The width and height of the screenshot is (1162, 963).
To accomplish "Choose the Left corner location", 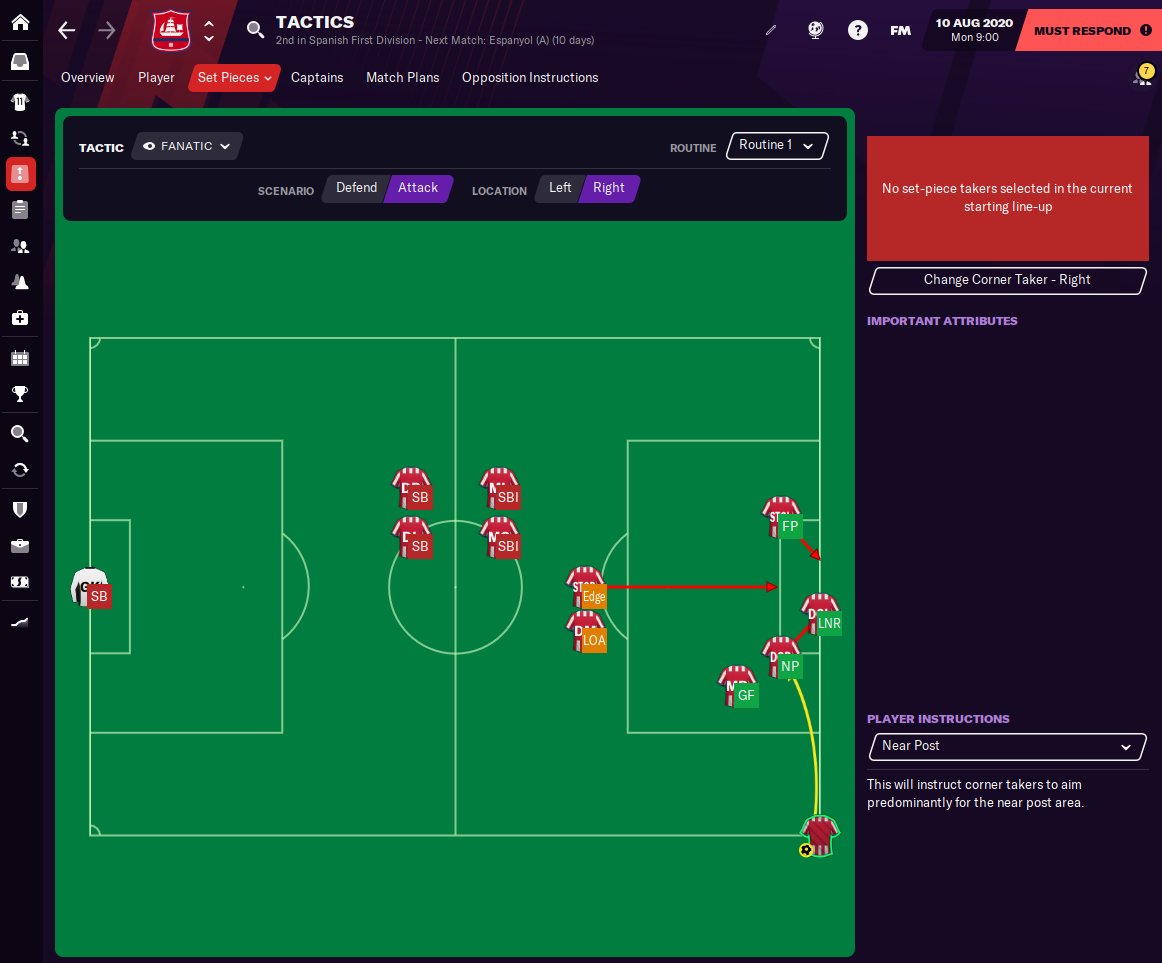I will pyautogui.click(x=560, y=188).
